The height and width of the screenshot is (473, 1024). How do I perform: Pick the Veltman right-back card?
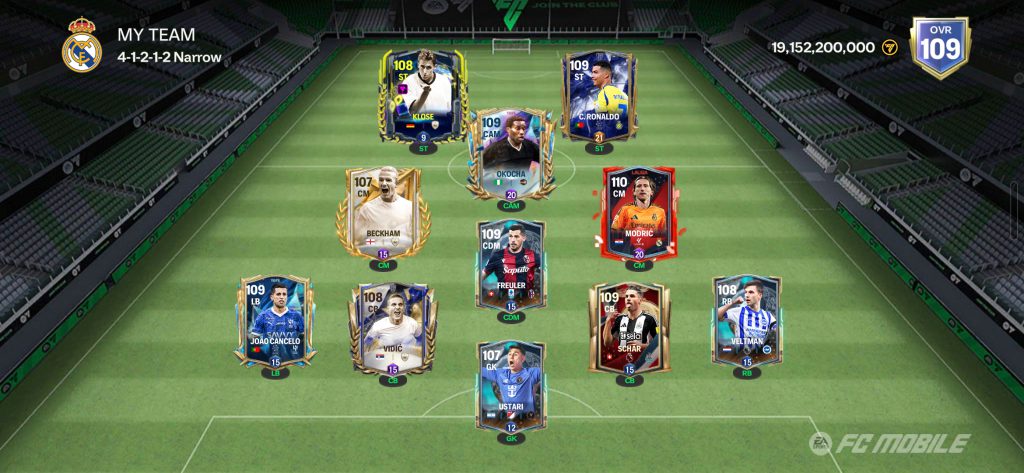(746, 322)
